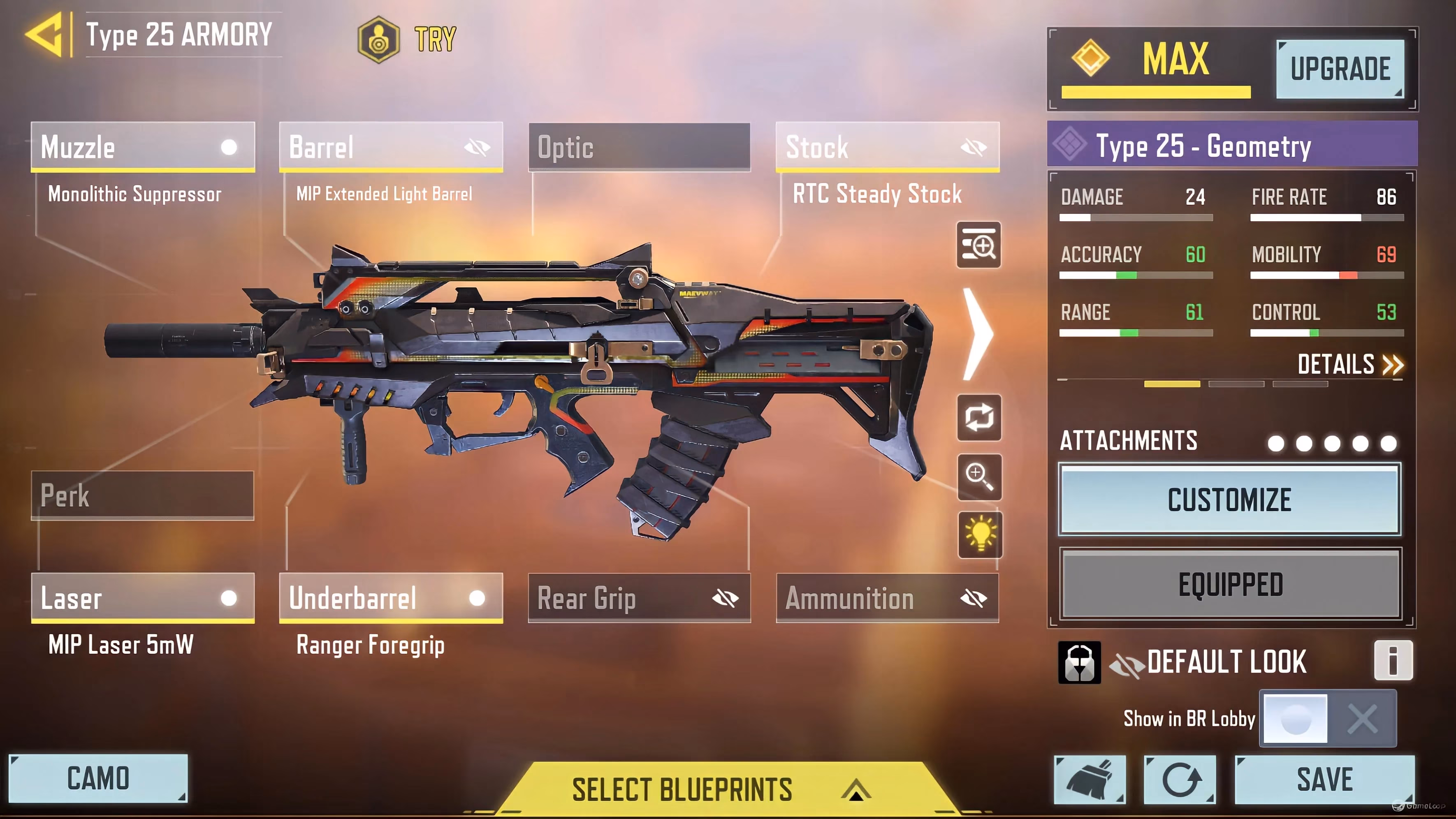Hide the Barrel attachment visibility
Image resolution: width=1456 pixels, height=819 pixels.
point(476,148)
